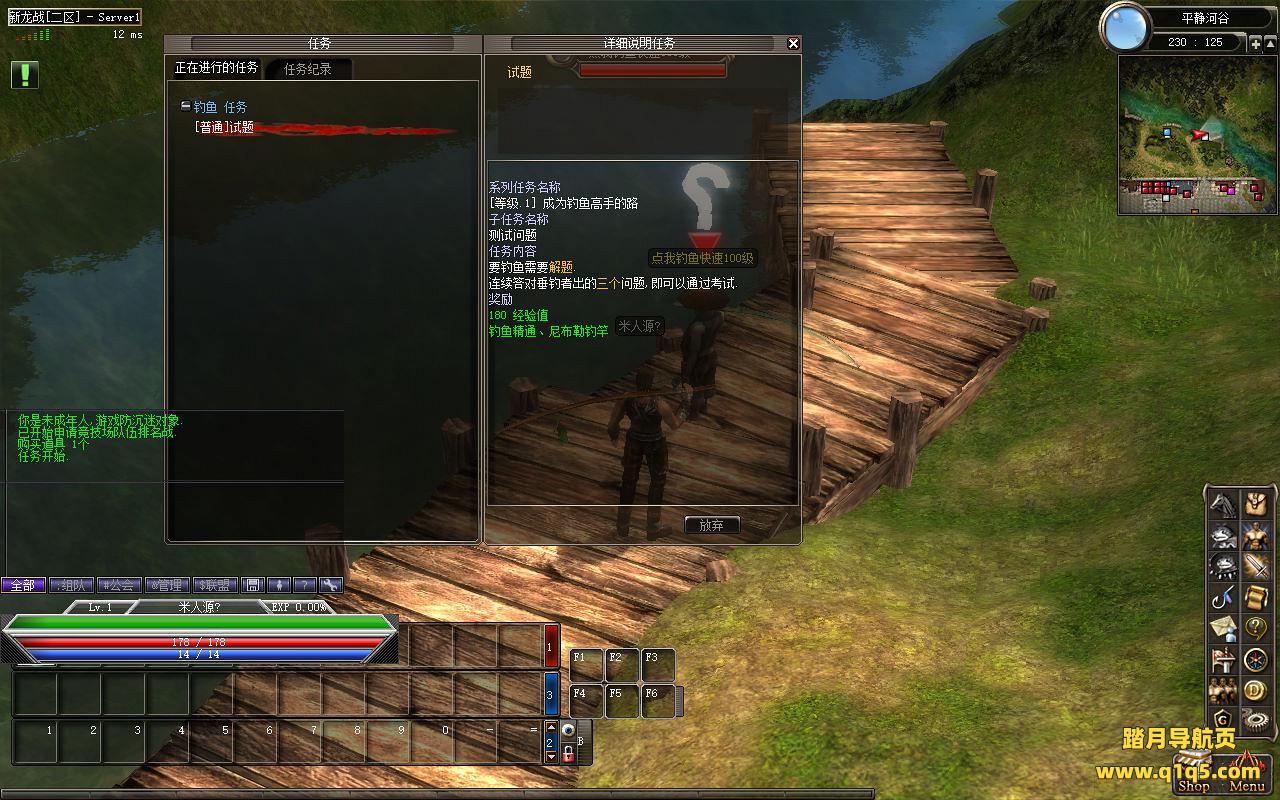The width and height of the screenshot is (1280, 800).
Task: Switch to the 任务纪录 quest record tab
Action: click(x=307, y=69)
